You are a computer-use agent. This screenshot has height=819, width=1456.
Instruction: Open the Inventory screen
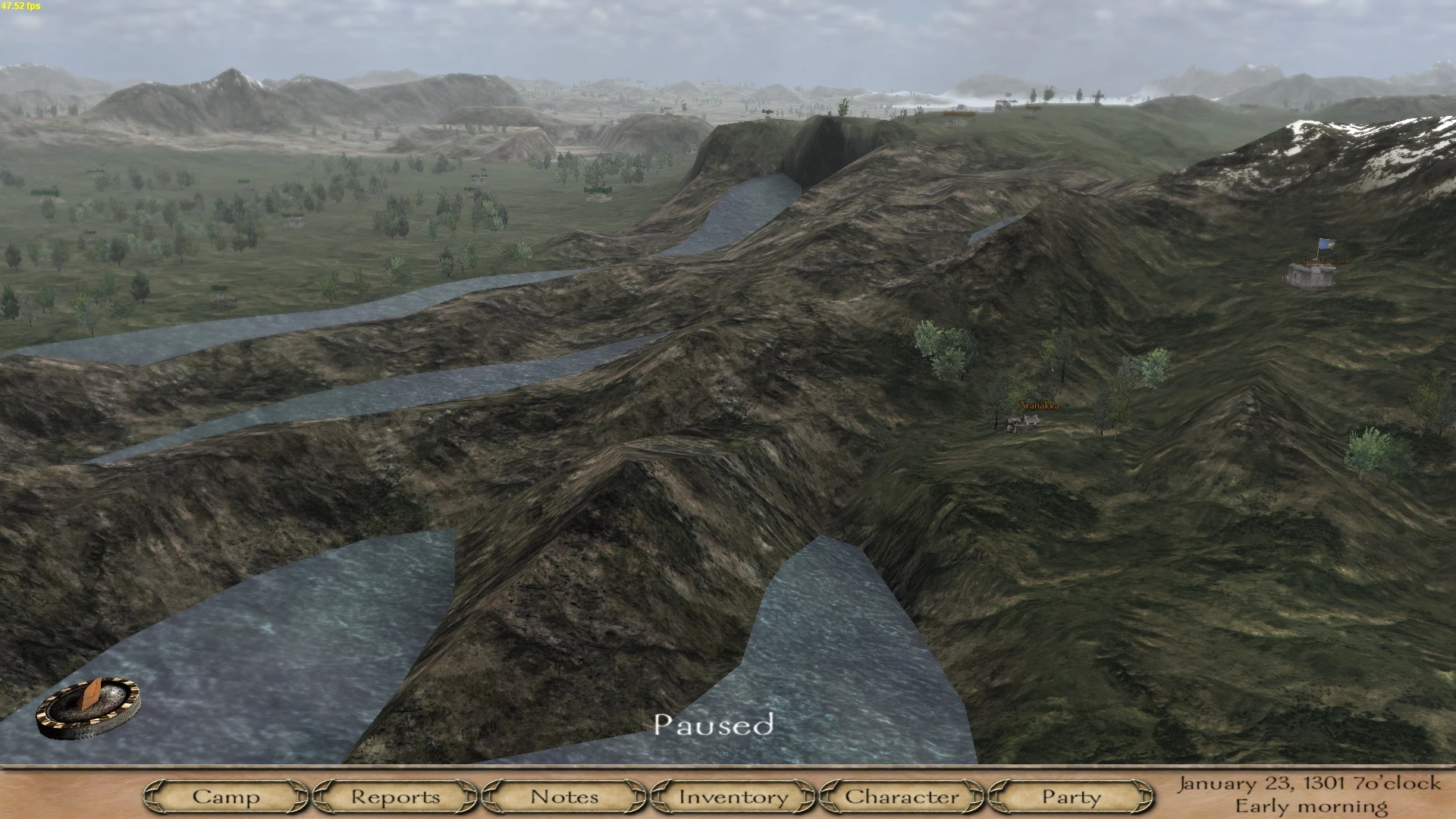pos(733,797)
